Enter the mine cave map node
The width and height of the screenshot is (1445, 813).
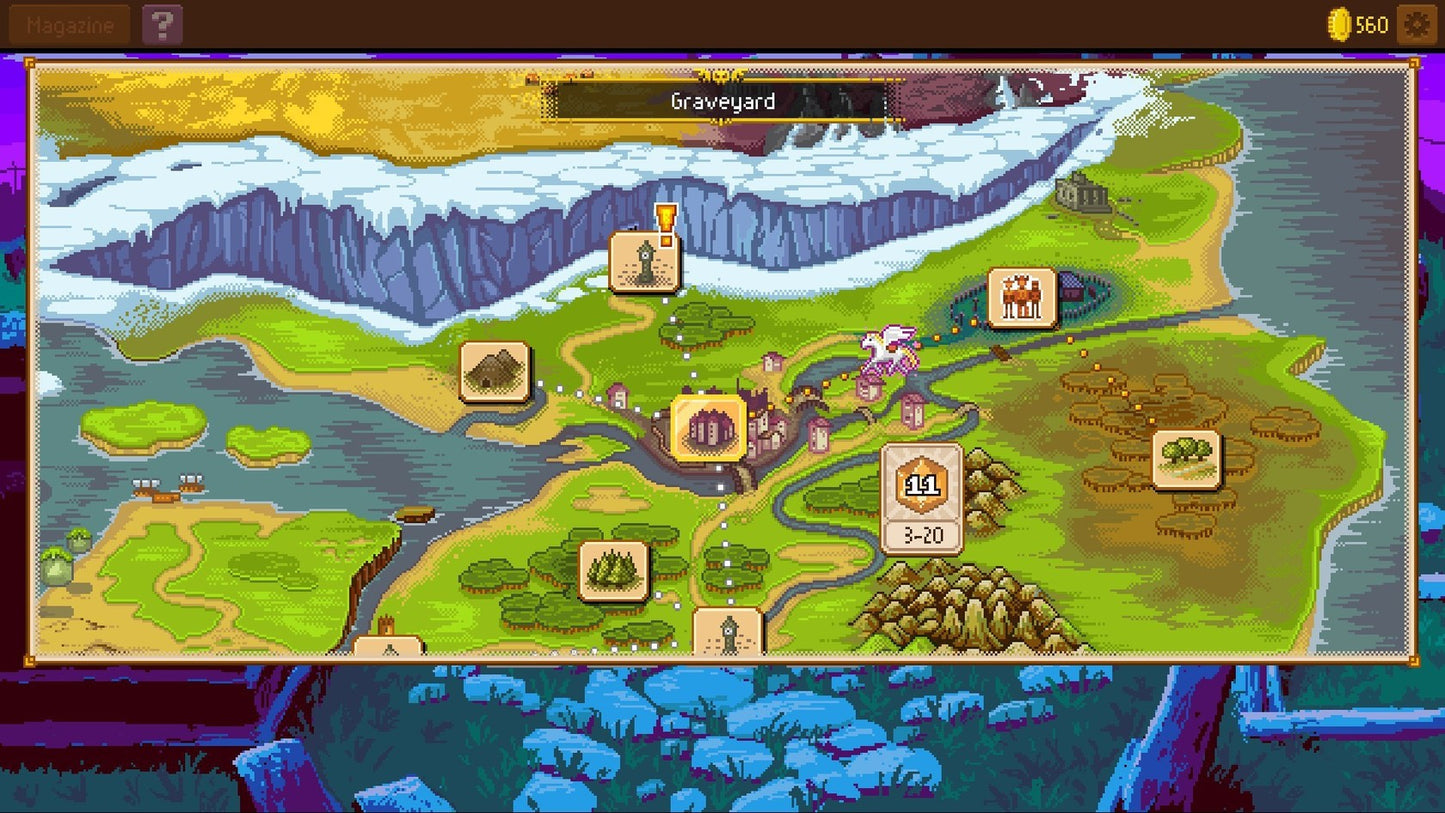[492, 370]
